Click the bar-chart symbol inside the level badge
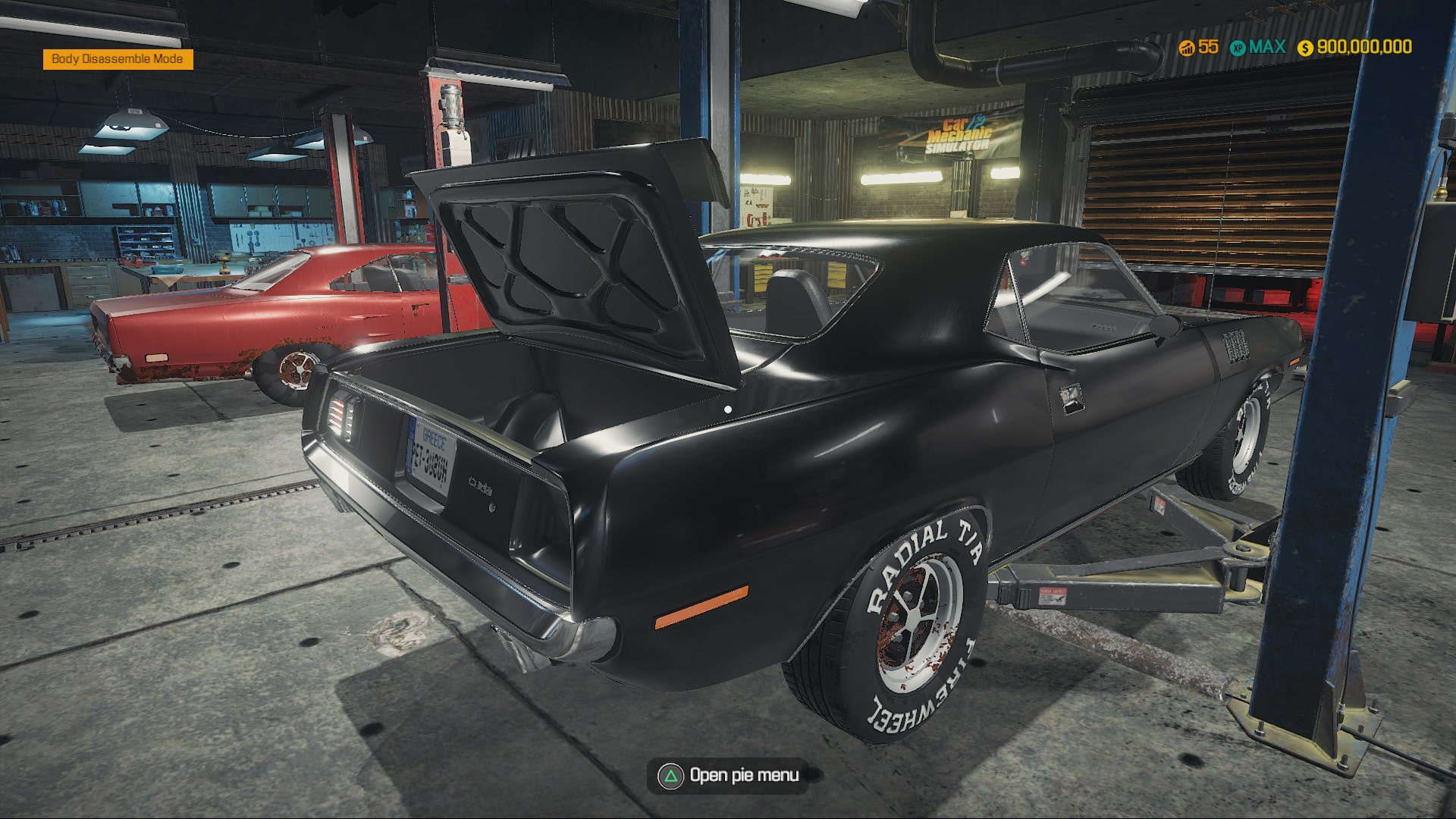Viewport: 1456px width, 819px height. coord(1188,49)
